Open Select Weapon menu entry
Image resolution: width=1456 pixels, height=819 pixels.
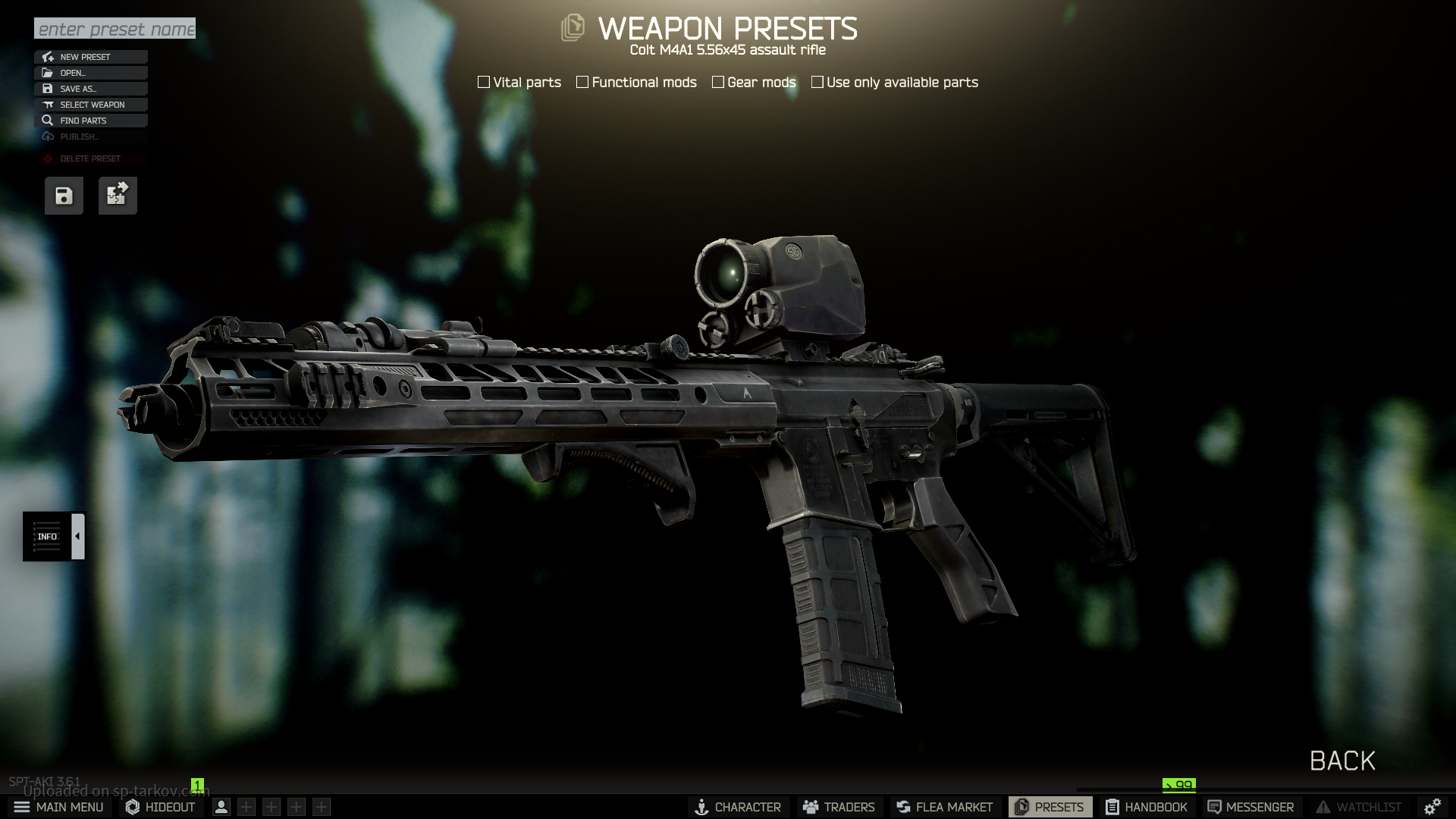coord(91,105)
